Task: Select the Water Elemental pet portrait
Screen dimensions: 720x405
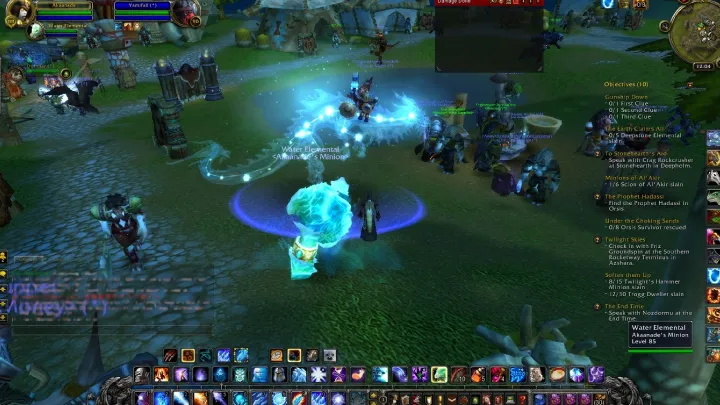Action: 36,31
